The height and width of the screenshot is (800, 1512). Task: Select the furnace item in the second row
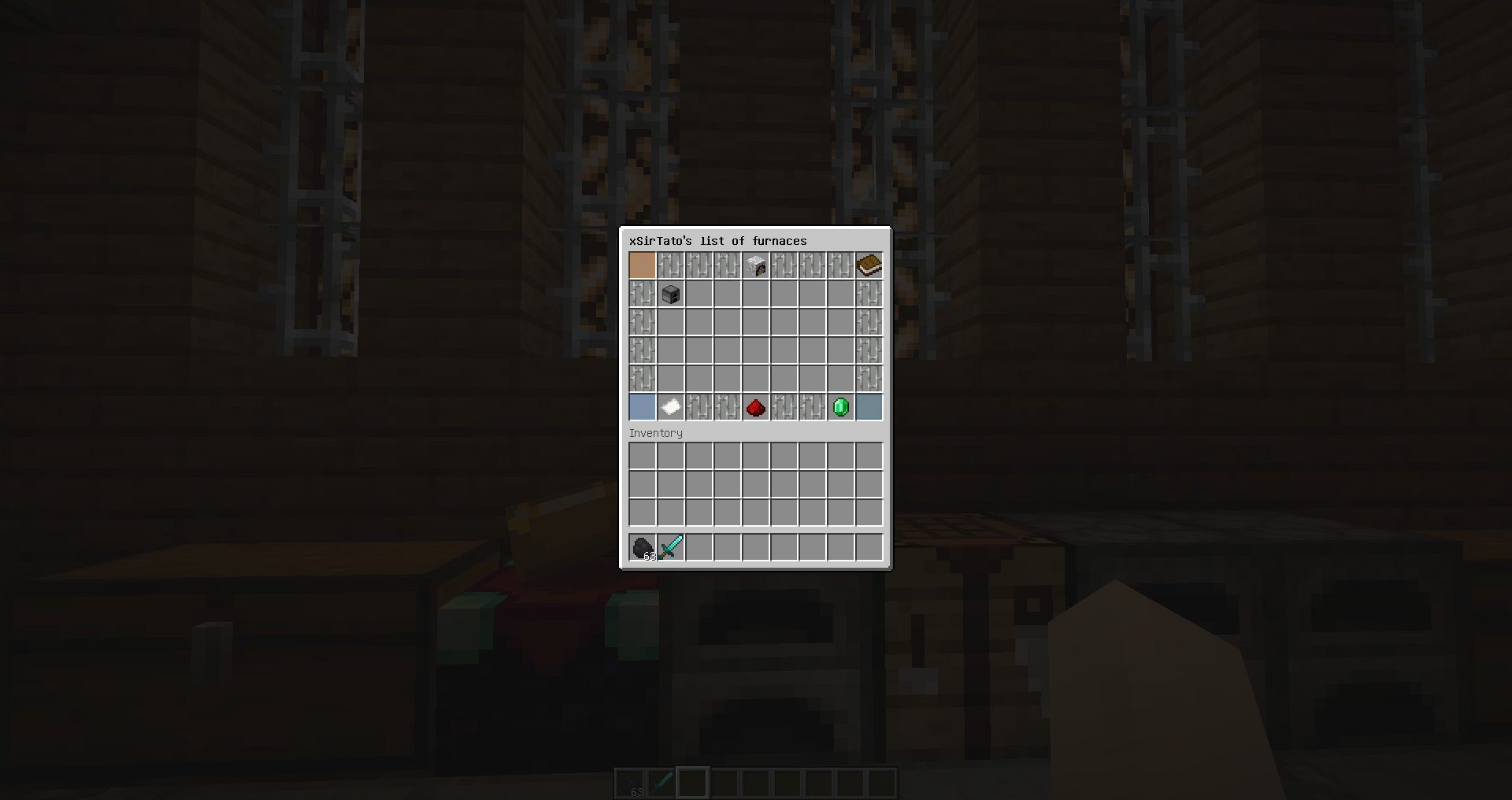point(670,294)
